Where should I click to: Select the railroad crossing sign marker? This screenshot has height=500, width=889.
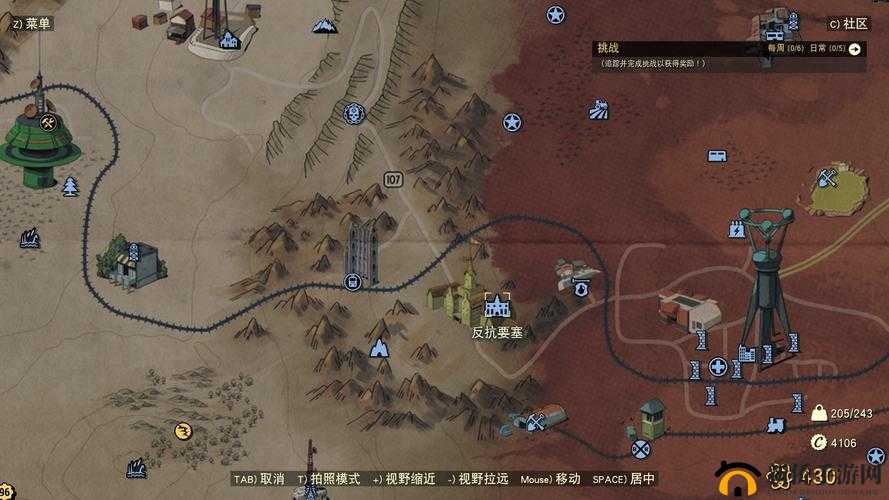[x=641, y=449]
